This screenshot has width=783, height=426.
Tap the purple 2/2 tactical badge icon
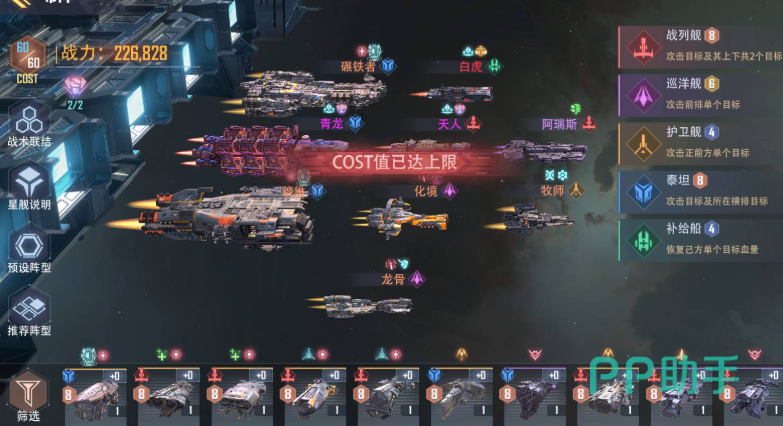pyautogui.click(x=75, y=87)
